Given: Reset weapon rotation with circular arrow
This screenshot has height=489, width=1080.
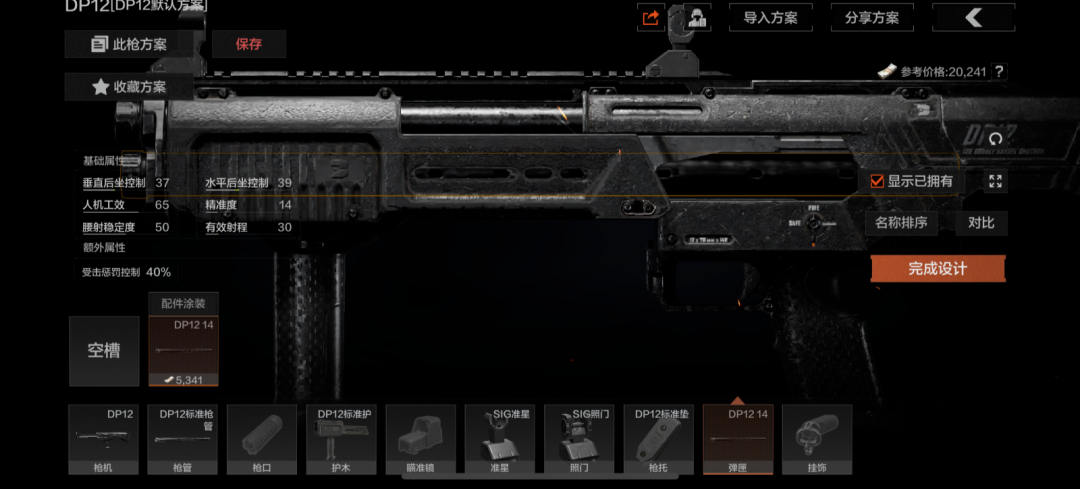Looking at the screenshot, I should click(995, 138).
